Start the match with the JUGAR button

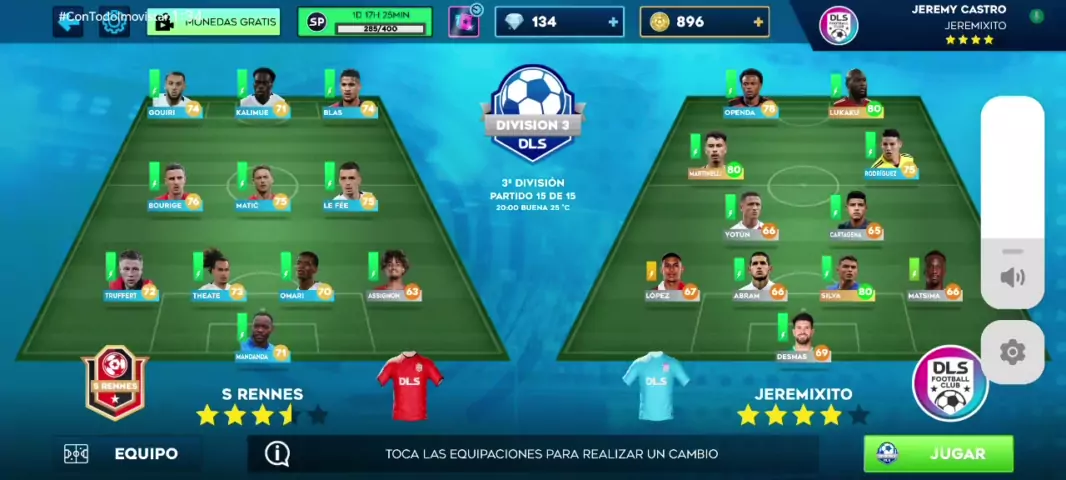click(938, 453)
